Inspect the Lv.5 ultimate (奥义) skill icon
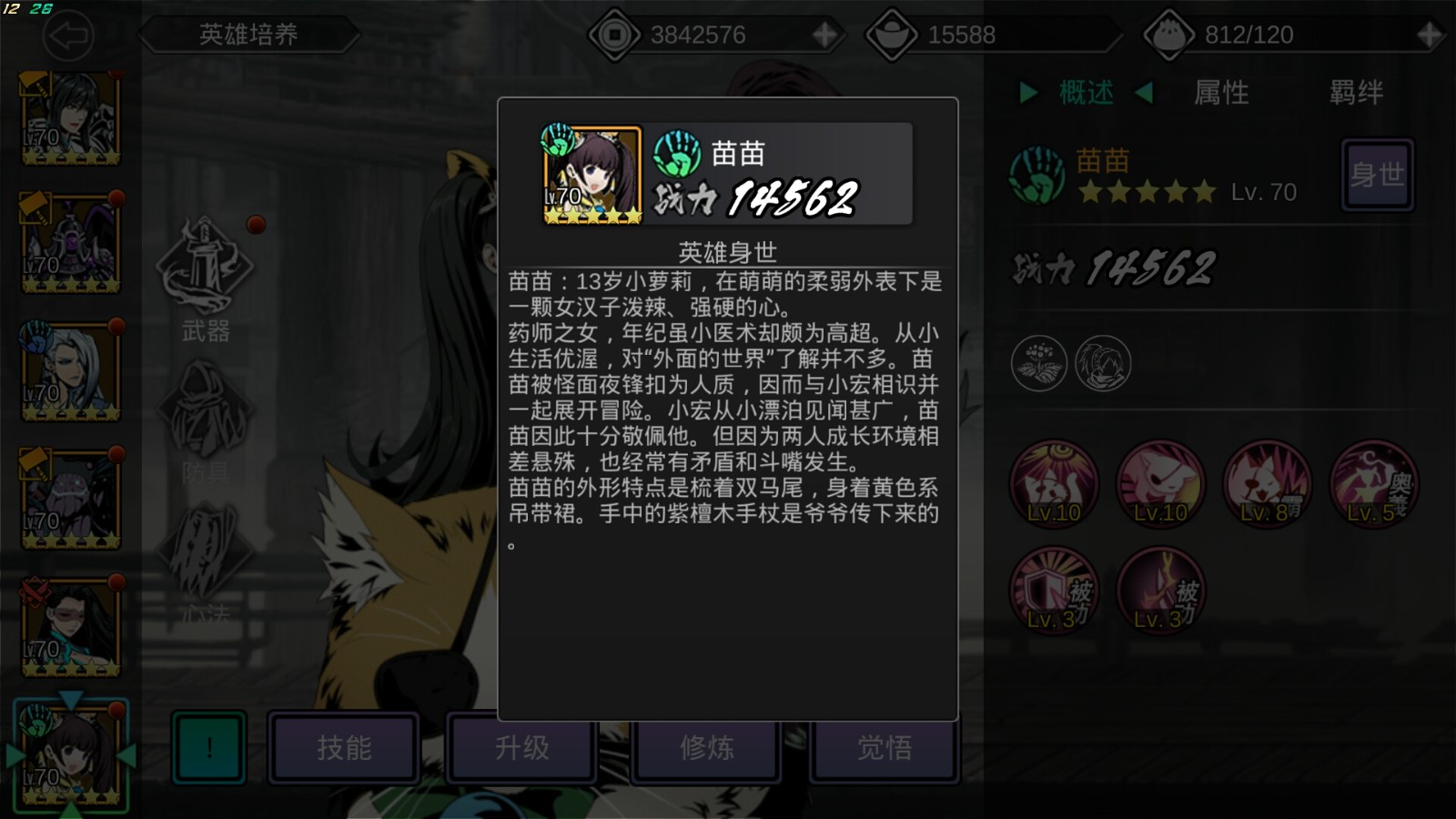Screen dimensions: 1456x819 pos(1374,485)
